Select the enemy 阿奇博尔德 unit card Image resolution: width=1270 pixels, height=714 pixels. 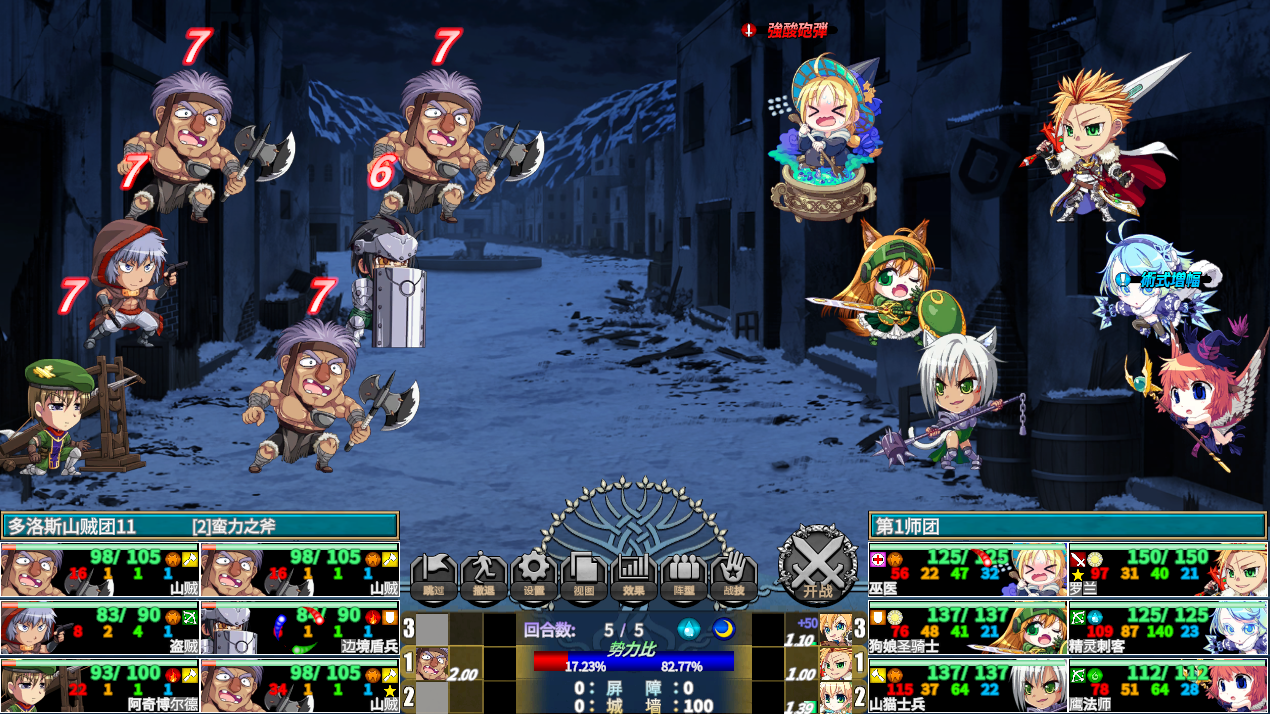click(100, 685)
